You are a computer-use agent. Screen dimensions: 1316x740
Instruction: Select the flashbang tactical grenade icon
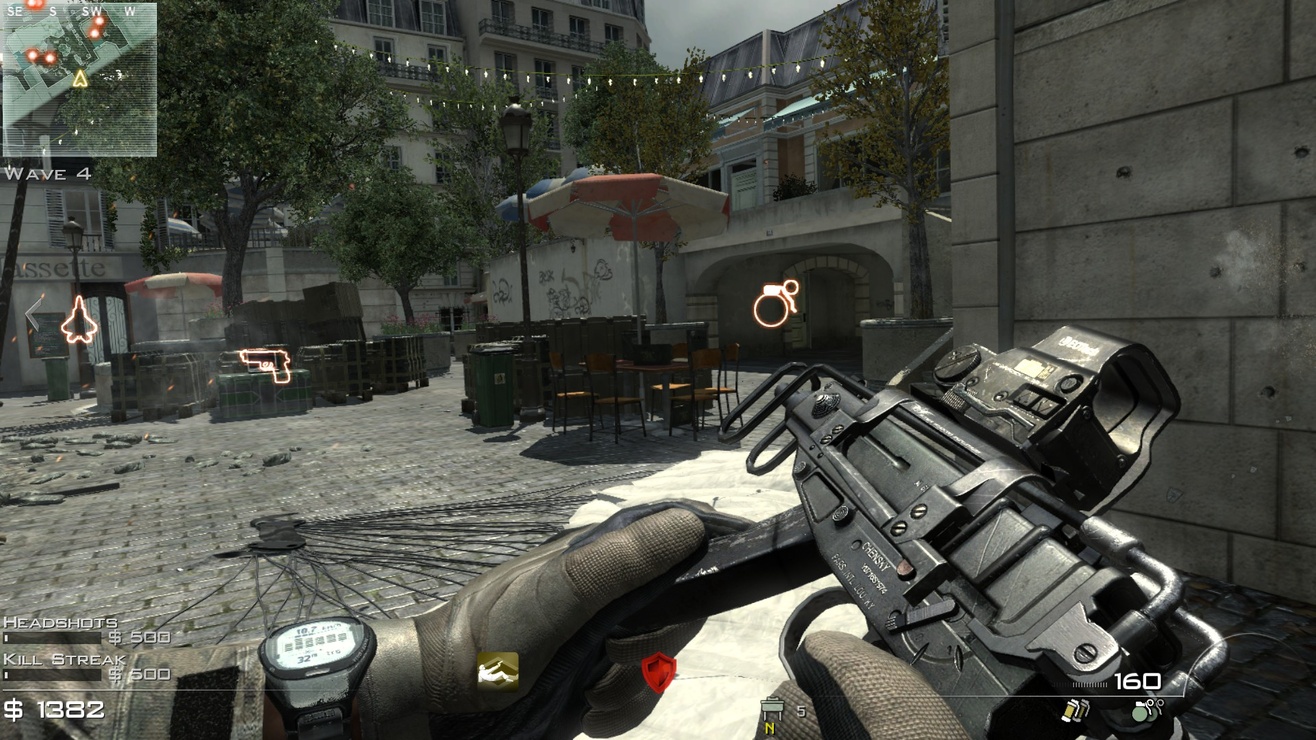coord(1074,711)
